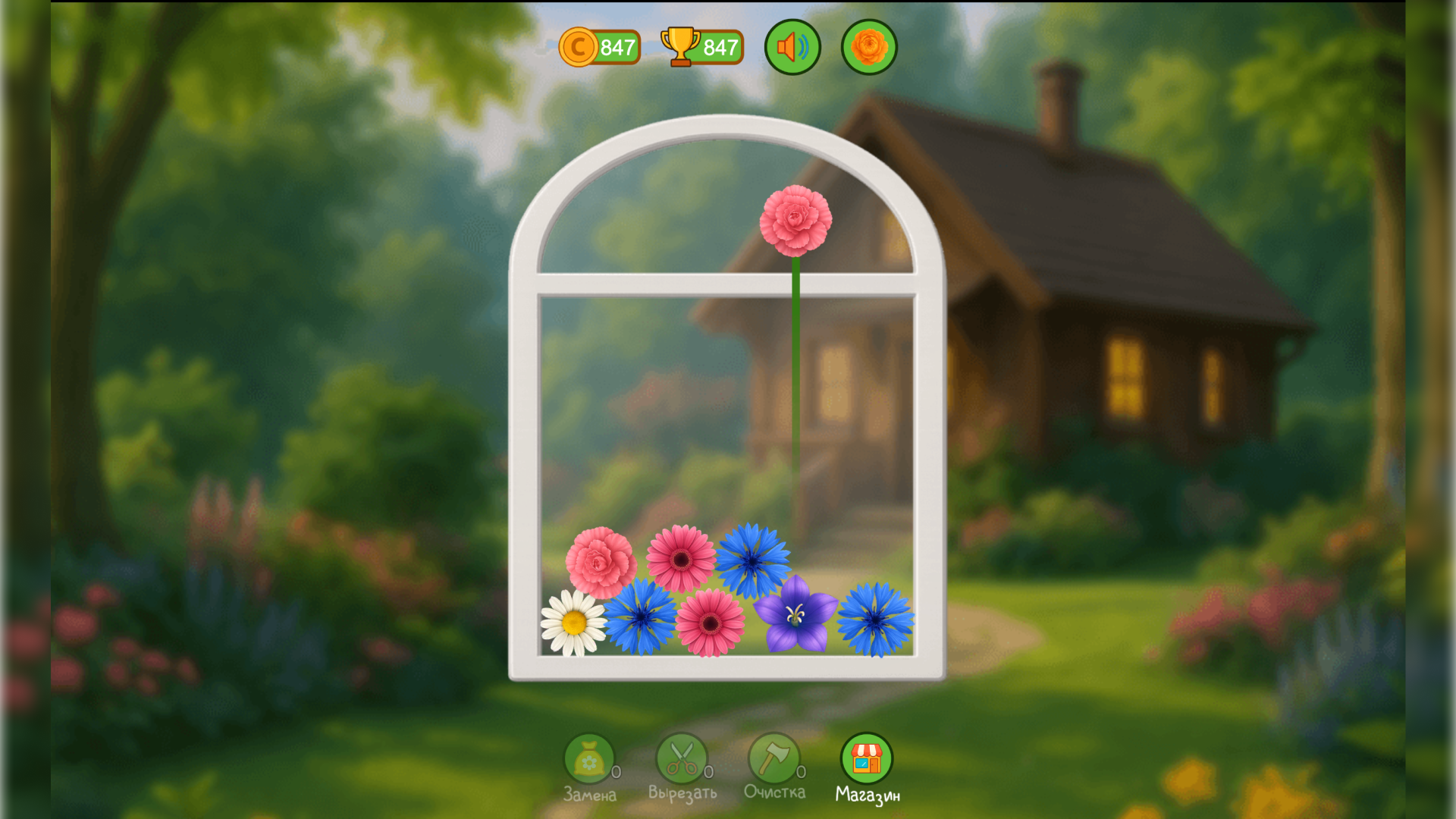Click the orange rose icon top right
Screen dimensions: 1456x819
coord(869,48)
